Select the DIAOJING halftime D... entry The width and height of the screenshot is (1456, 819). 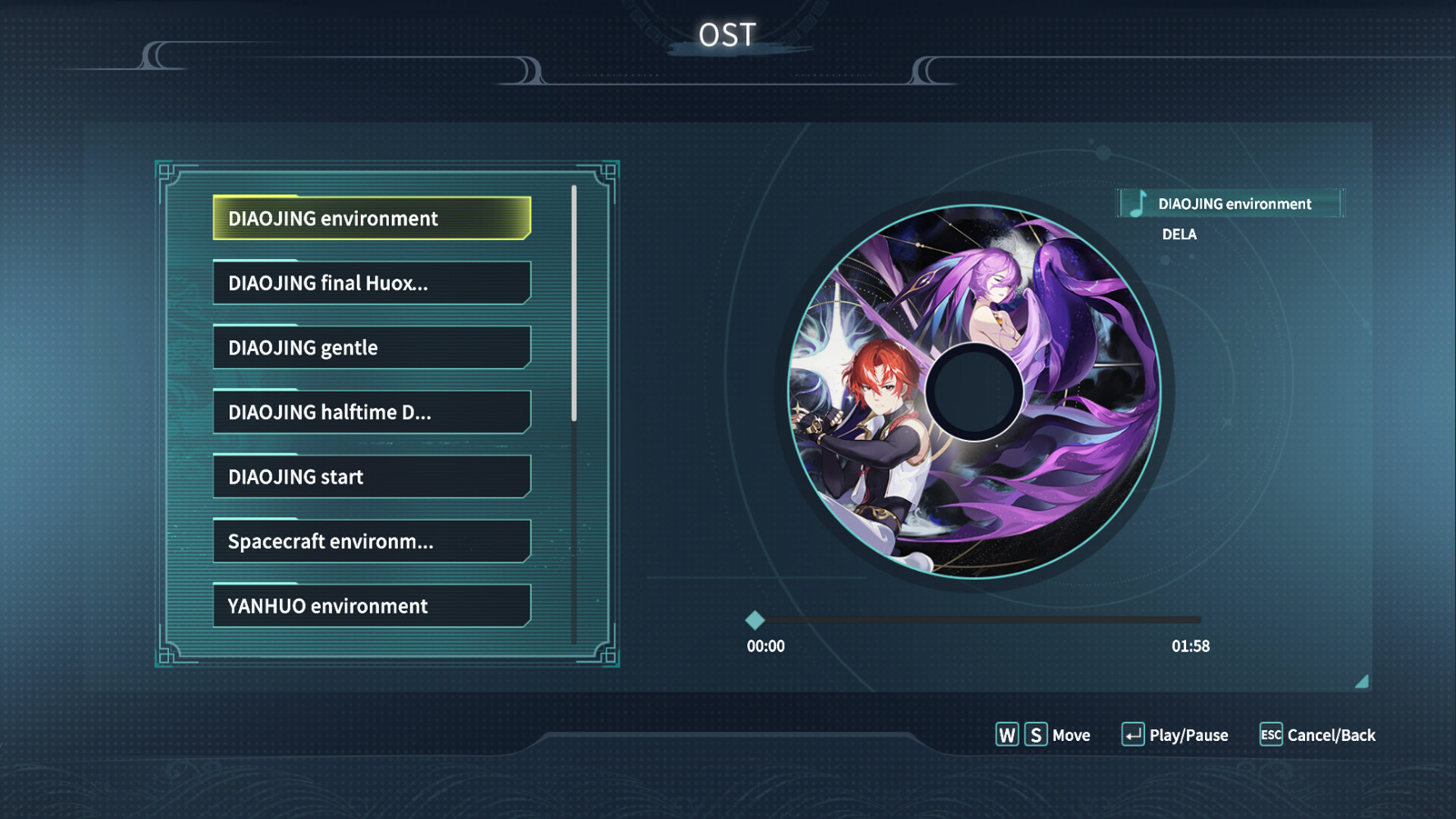[372, 412]
